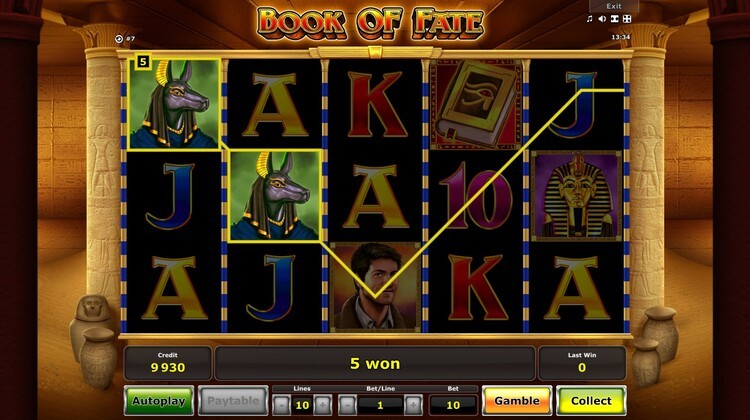
Task: Toggle the sound speaker icon
Action: (x=603, y=19)
